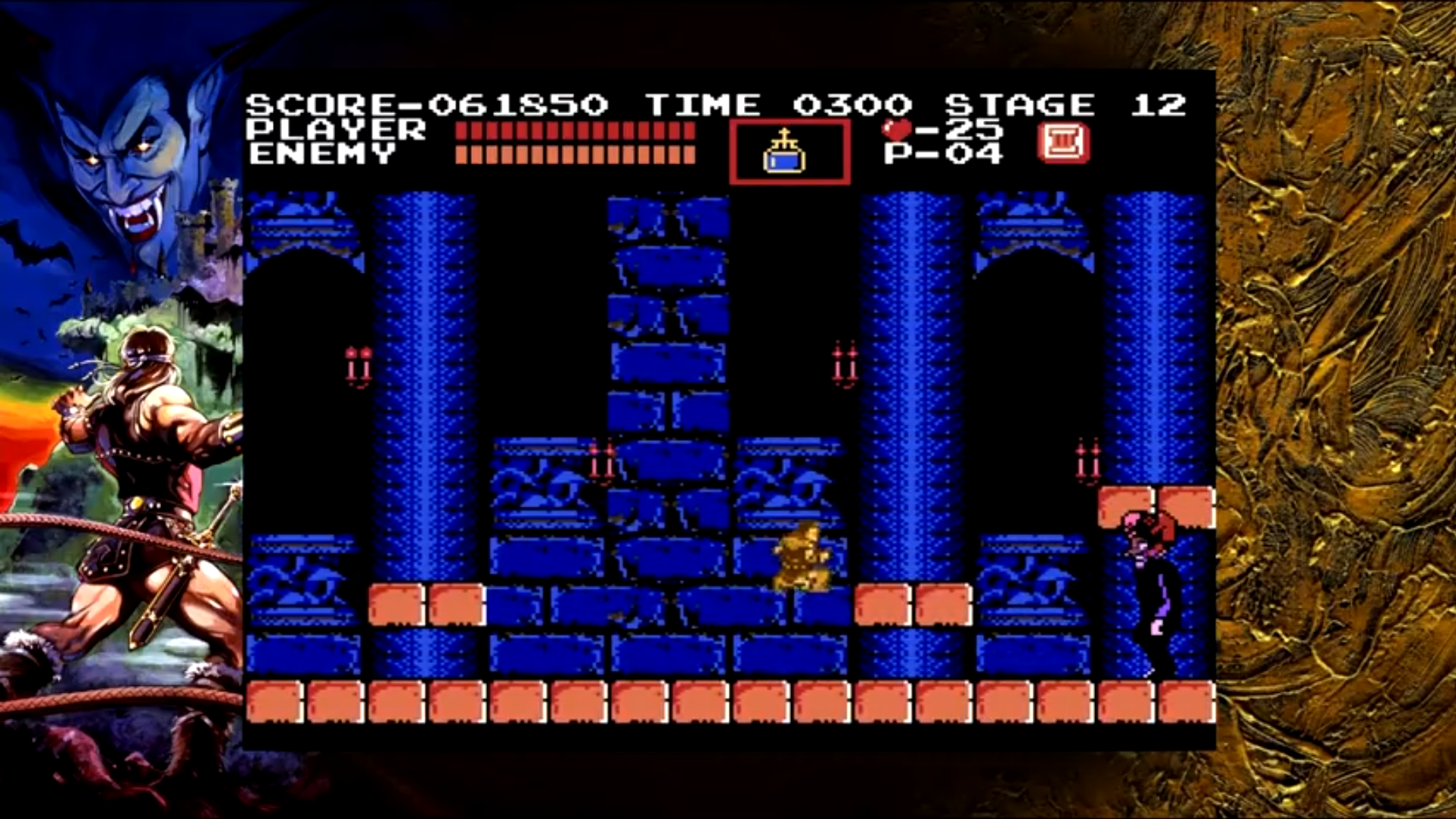Click the red double-shot item box
The image size is (1456, 819).
pyautogui.click(x=1062, y=146)
